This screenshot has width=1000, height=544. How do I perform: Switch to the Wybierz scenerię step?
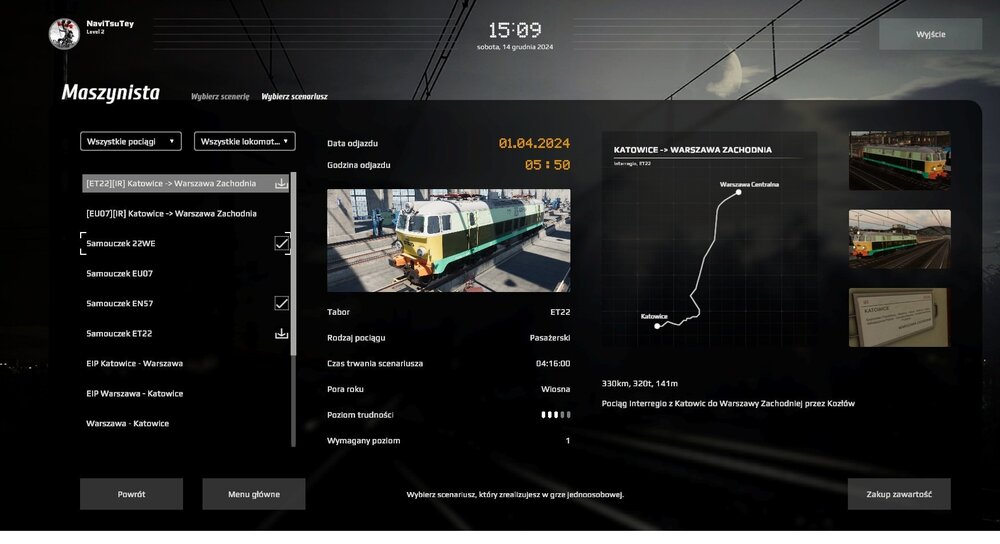(x=220, y=97)
